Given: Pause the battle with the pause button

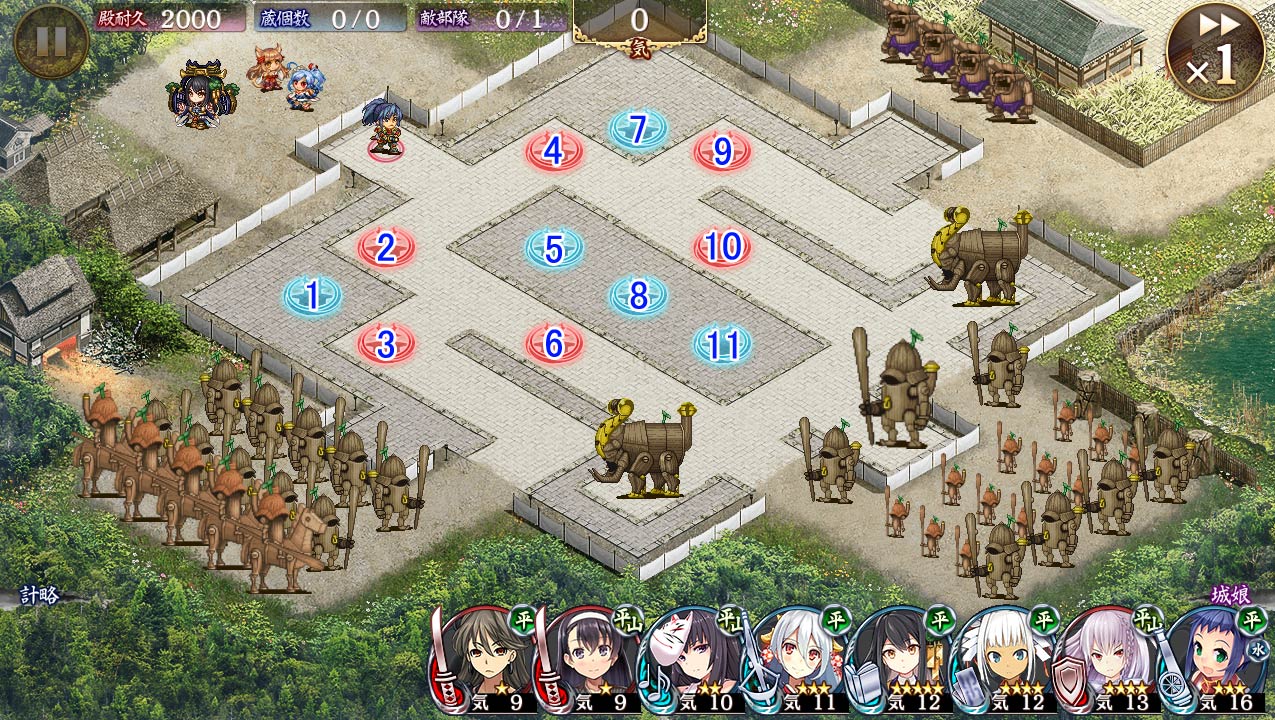Looking at the screenshot, I should (x=51, y=41).
